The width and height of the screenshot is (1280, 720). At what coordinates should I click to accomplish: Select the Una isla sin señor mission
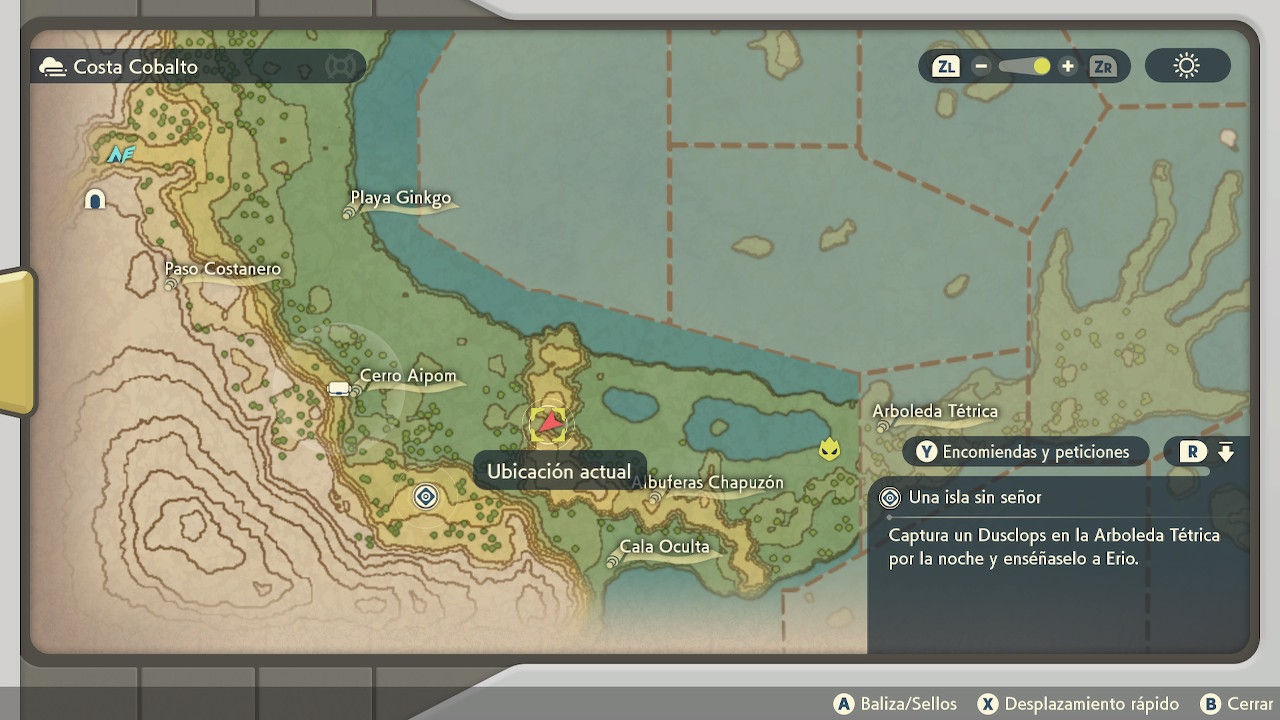coord(975,497)
